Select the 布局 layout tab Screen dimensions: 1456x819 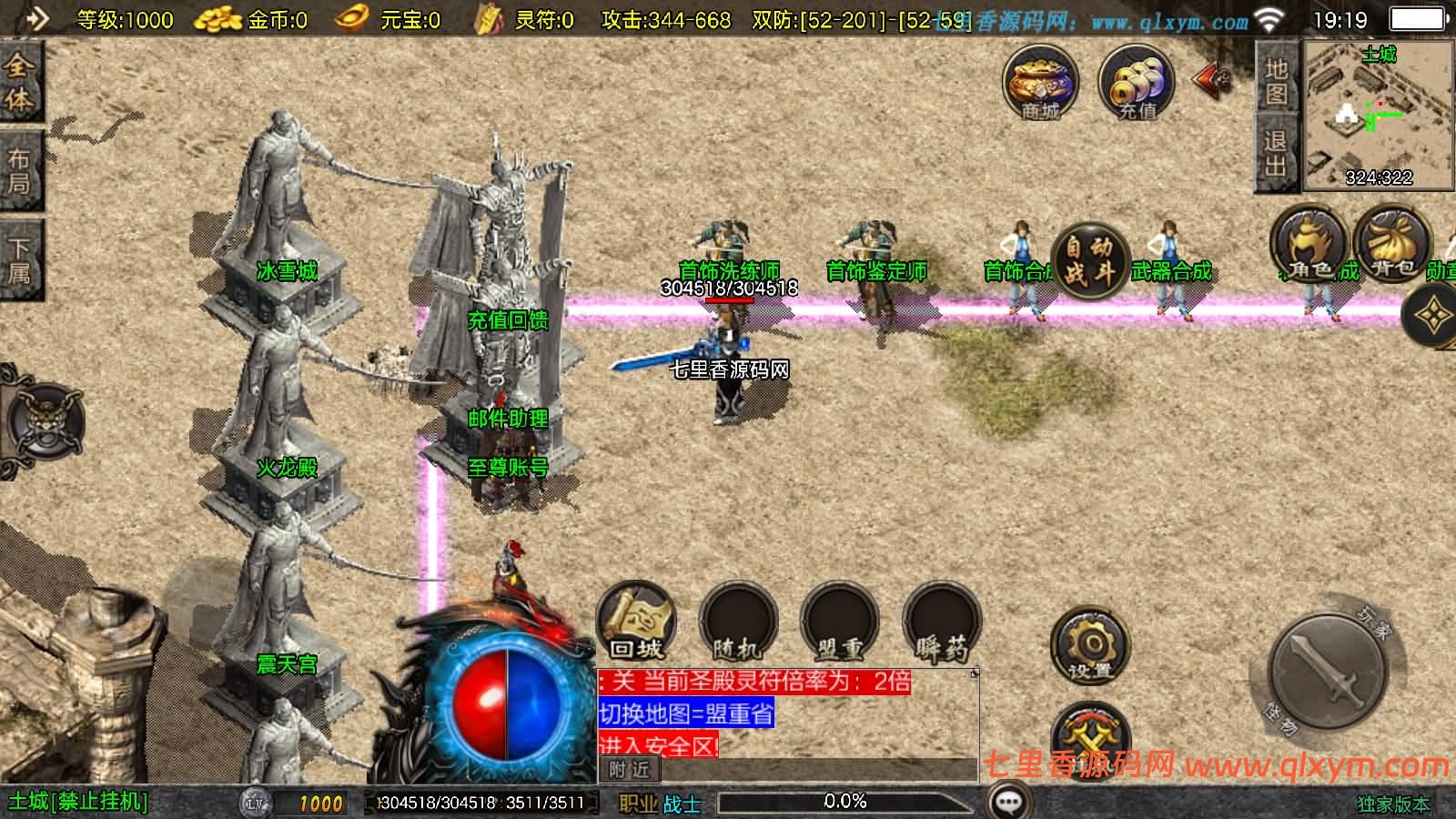[18, 171]
